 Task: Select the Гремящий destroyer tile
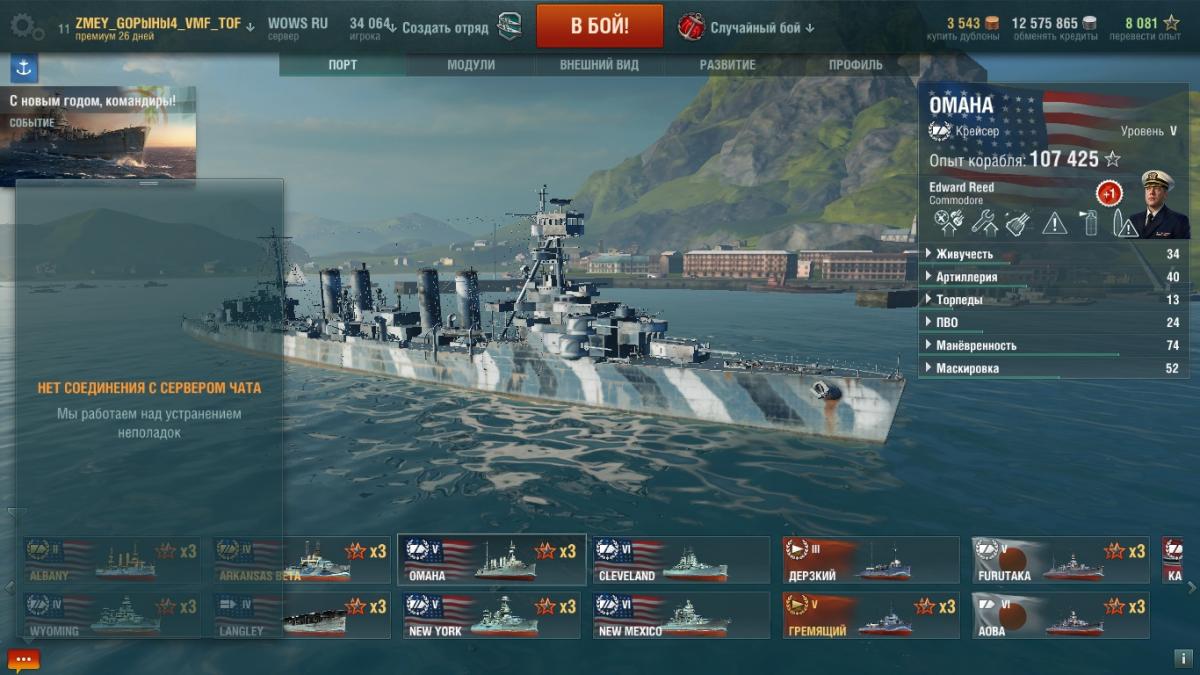pos(870,615)
